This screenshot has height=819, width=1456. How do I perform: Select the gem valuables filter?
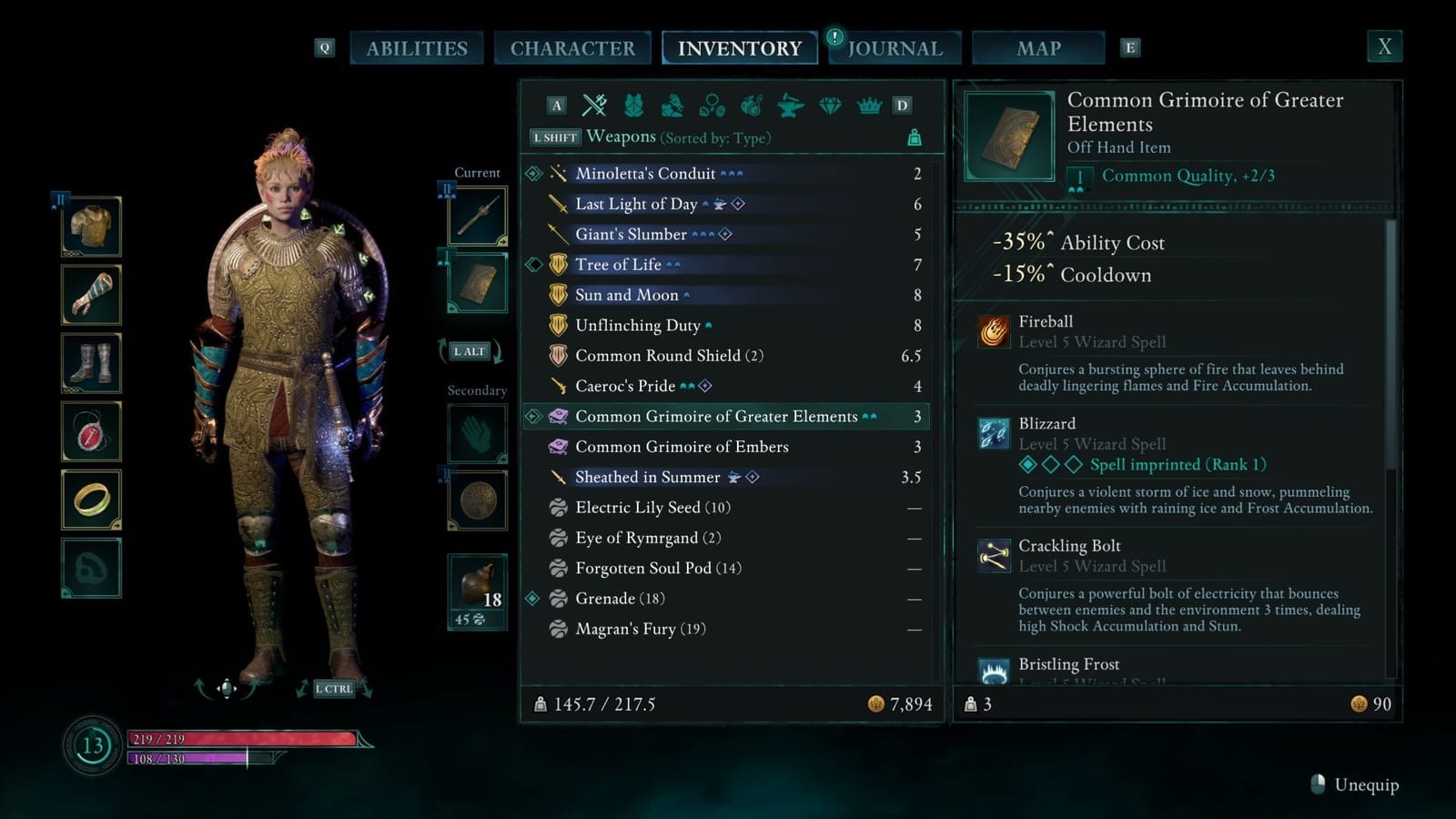829,106
